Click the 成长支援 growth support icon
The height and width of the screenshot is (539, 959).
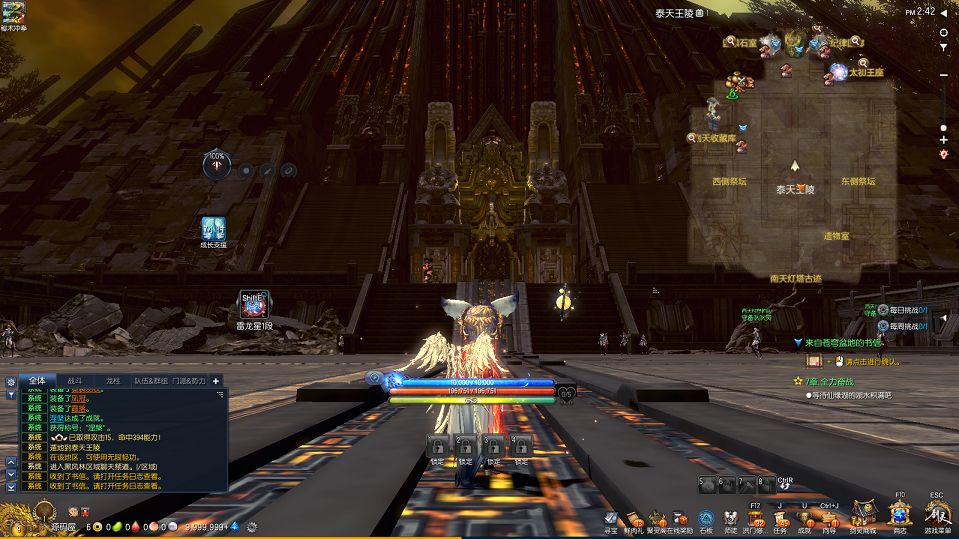pos(213,228)
